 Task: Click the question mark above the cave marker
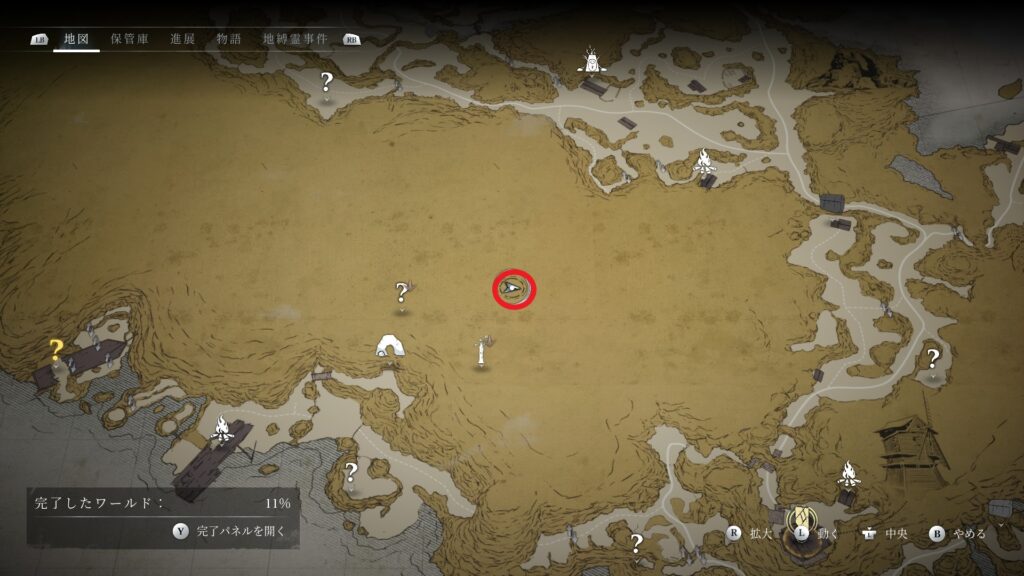pyautogui.click(x=402, y=293)
